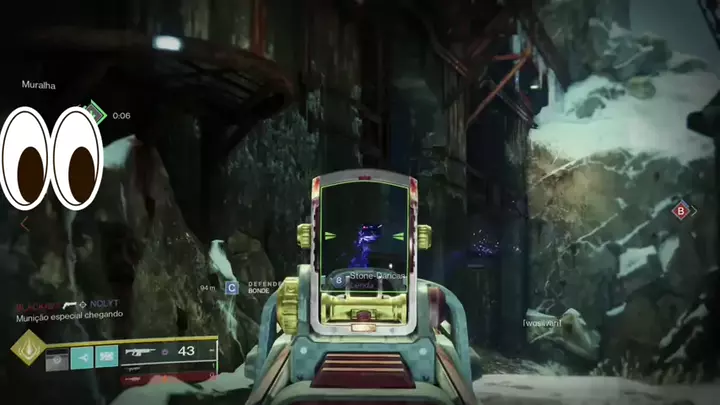Viewport: 720px width, 405px height.
Task: Click the googly eyes sticker overlay
Action: click(x=52, y=158)
